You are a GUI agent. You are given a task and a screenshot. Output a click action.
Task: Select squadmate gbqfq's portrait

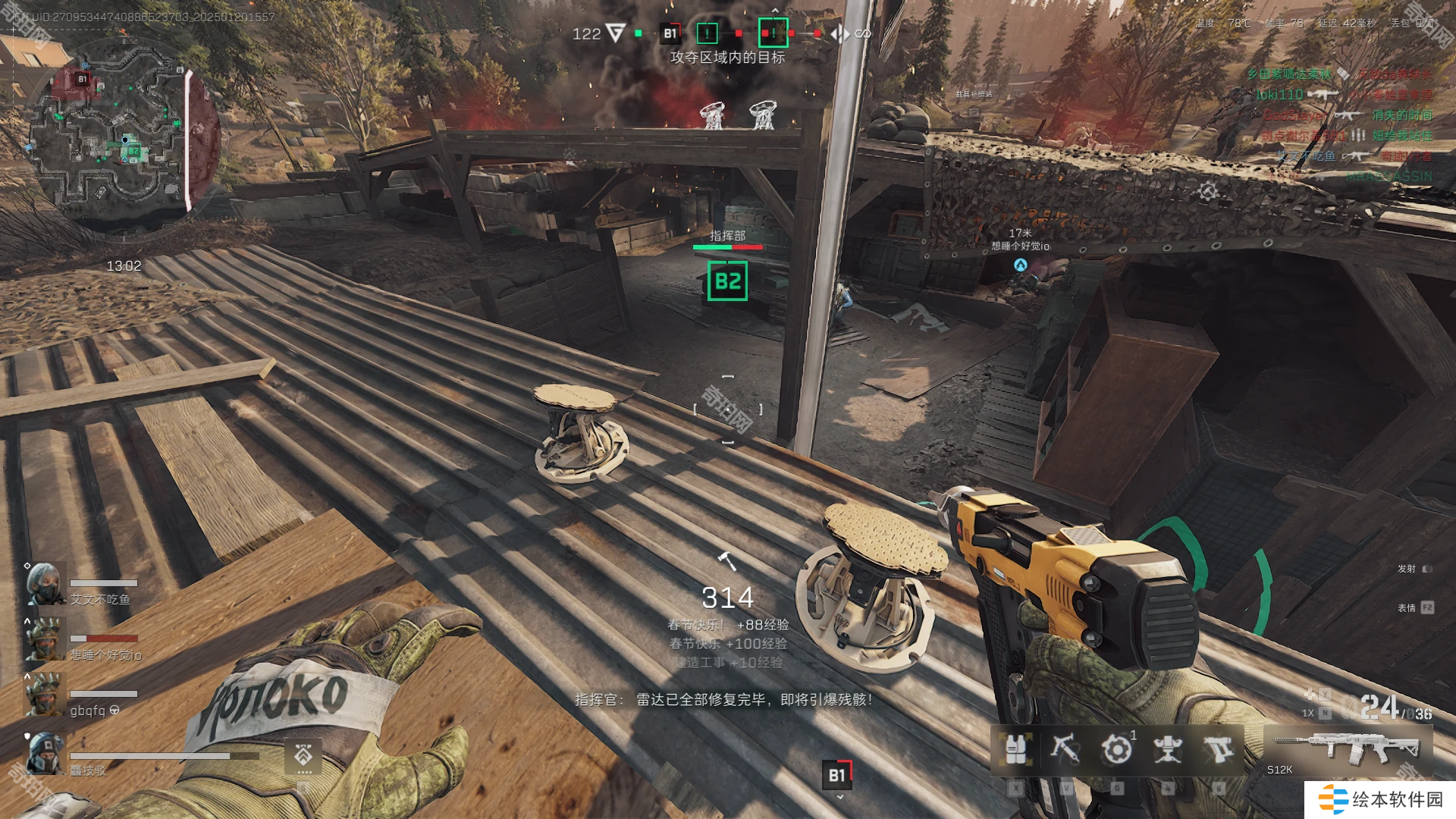pyautogui.click(x=45, y=695)
